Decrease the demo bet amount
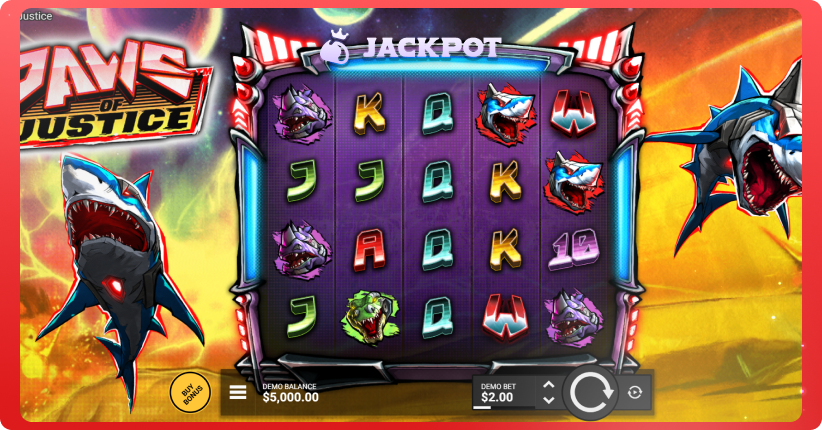The height and width of the screenshot is (430, 822). click(x=547, y=400)
